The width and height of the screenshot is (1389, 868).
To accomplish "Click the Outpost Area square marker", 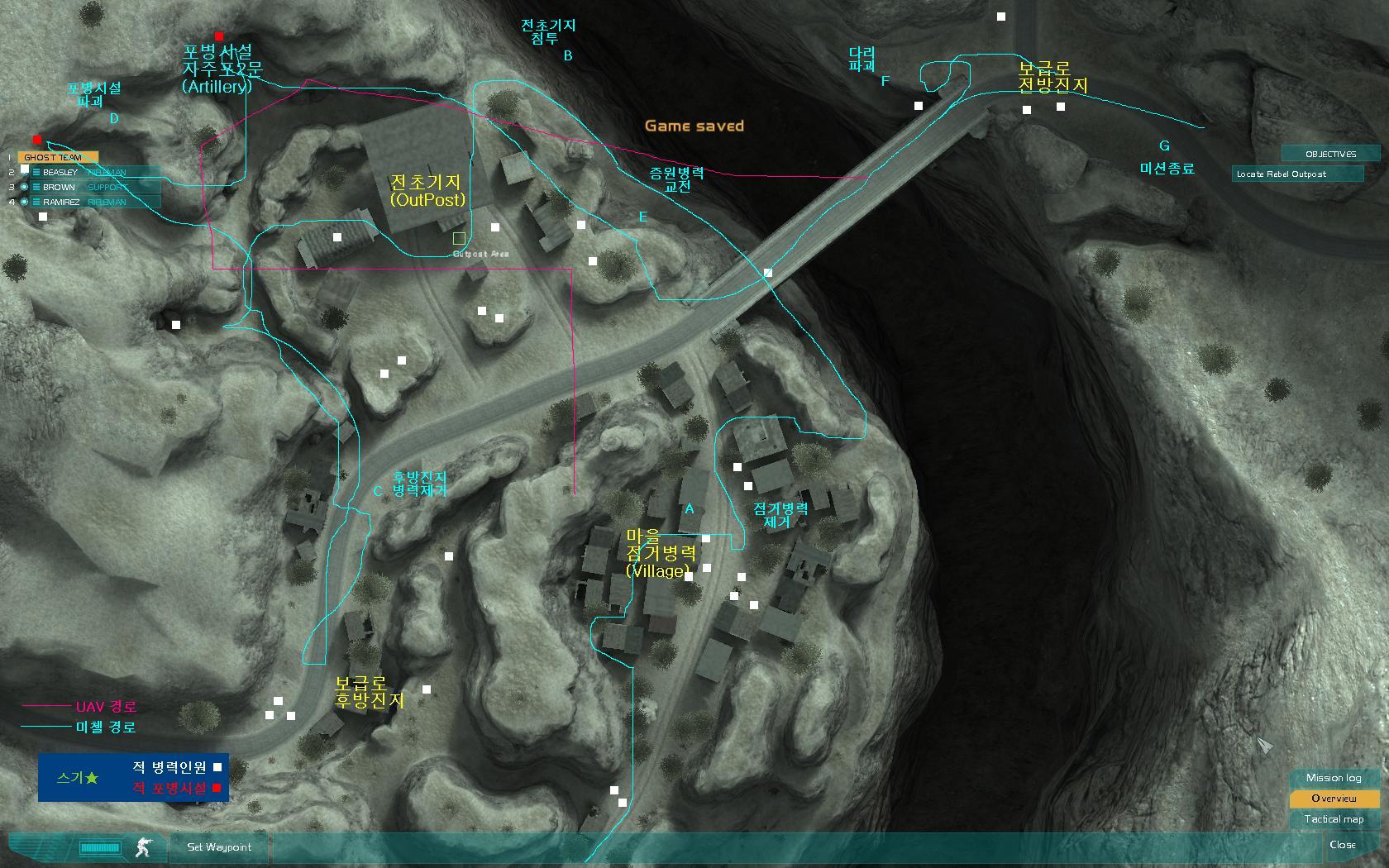I will pos(457,238).
